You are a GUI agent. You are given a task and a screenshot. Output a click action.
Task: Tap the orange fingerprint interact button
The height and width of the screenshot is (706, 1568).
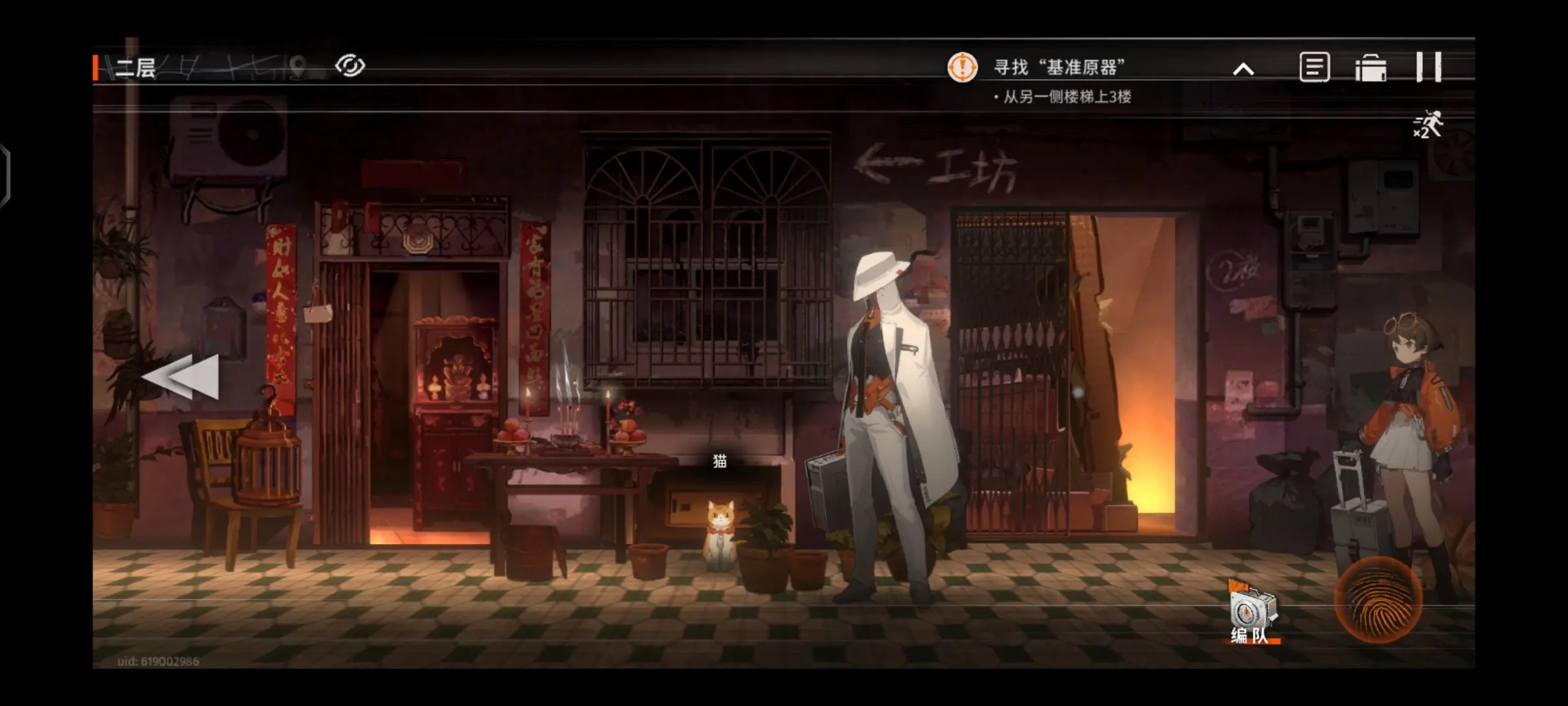coord(1379,600)
